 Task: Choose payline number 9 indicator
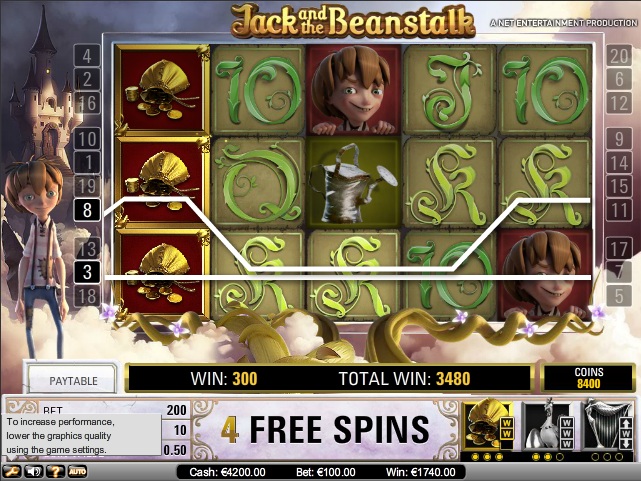coord(617,139)
